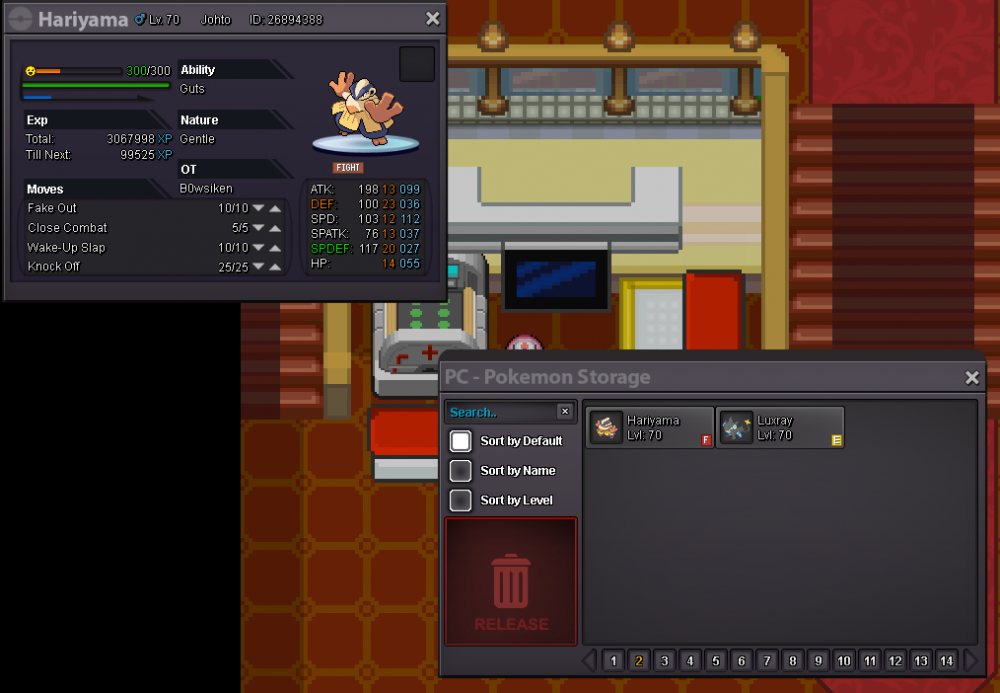Switch to storage box 5
Image resolution: width=1000 pixels, height=693 pixels.
pos(716,661)
